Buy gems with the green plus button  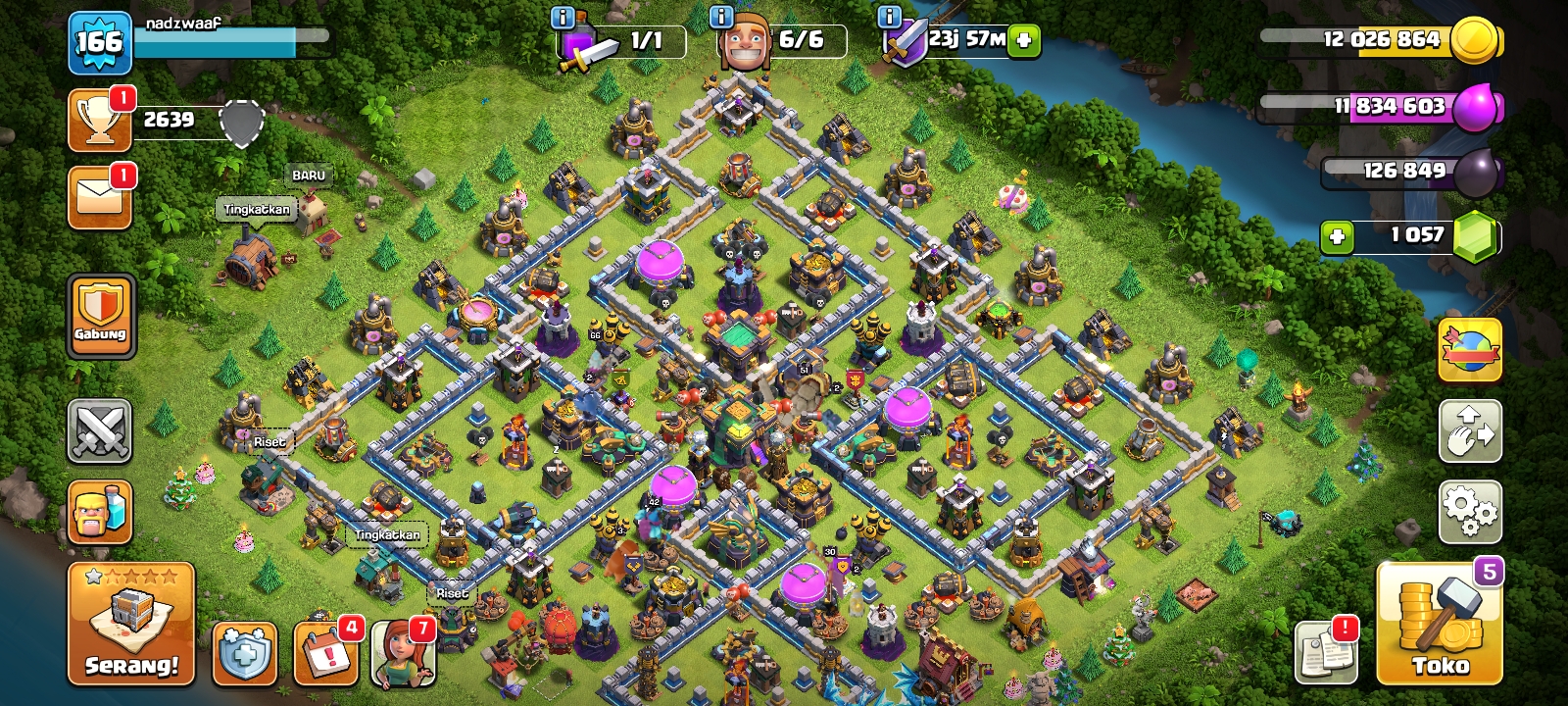click(x=1337, y=236)
